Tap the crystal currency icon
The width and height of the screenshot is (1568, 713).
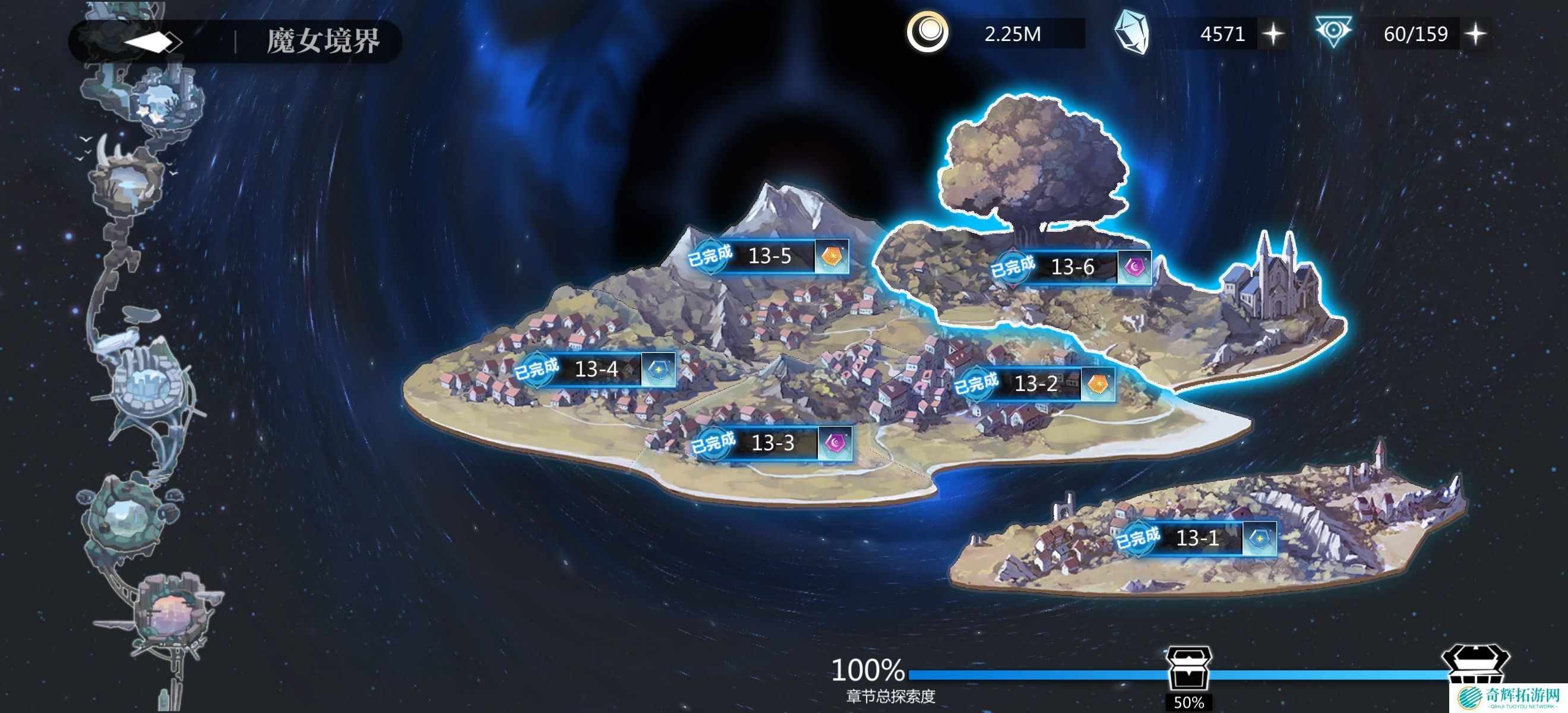point(1132,33)
